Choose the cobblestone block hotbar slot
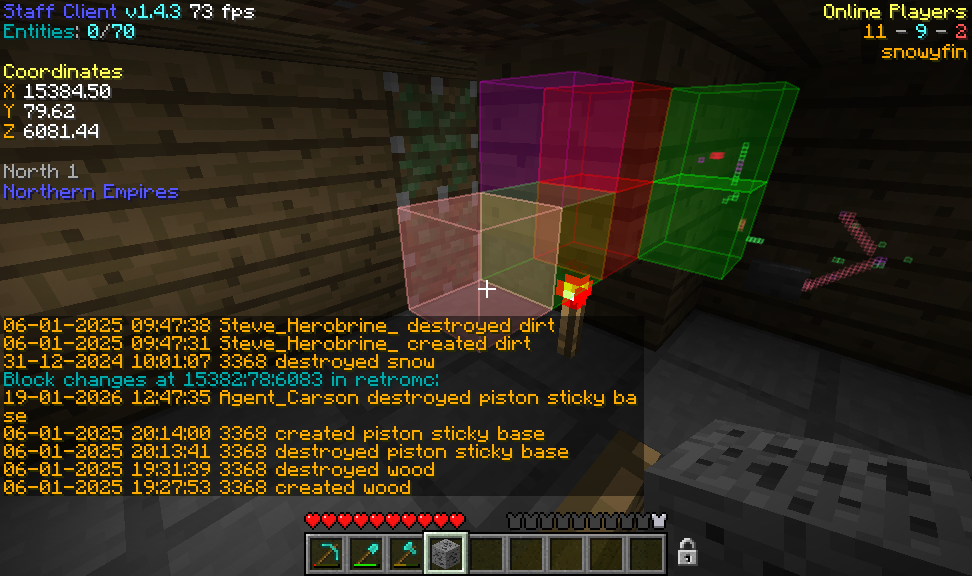The image size is (972, 576). 445,553
